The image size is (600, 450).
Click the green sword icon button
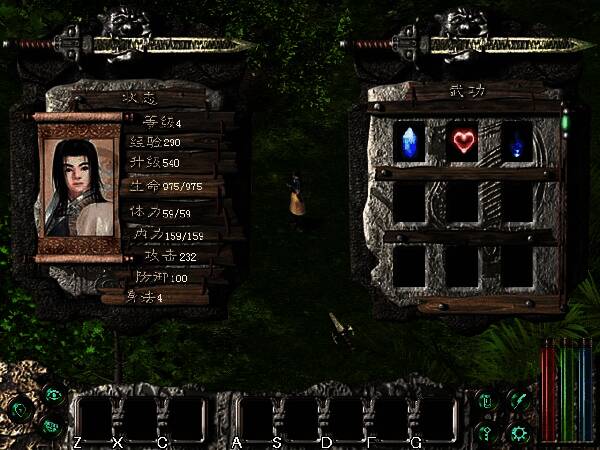click(x=518, y=400)
